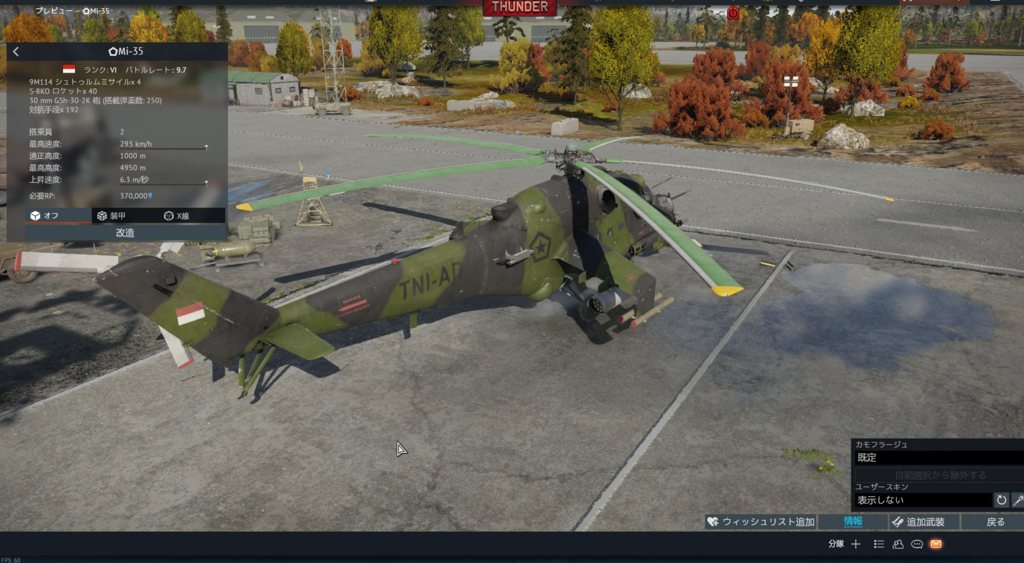
Task: Open the カモフラージュ camouflage dropdown
Action: (x=935, y=457)
